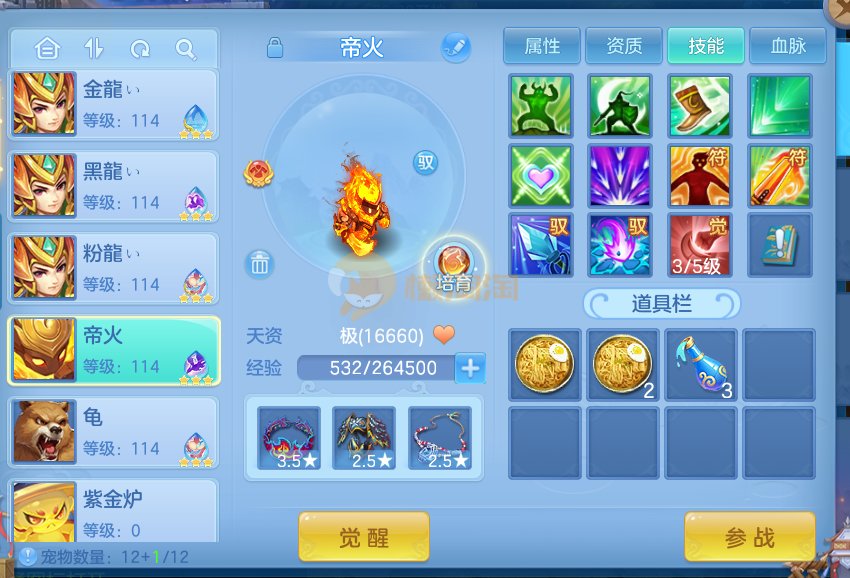Add experience with the plus button
850x578 pixels.
click(470, 368)
